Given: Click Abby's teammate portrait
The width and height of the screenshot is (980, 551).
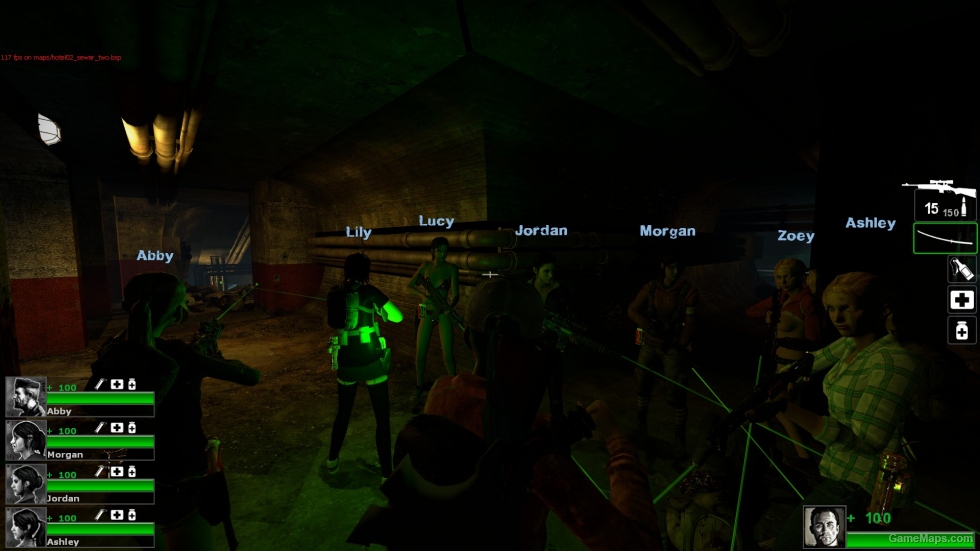Looking at the screenshot, I should coord(25,396).
